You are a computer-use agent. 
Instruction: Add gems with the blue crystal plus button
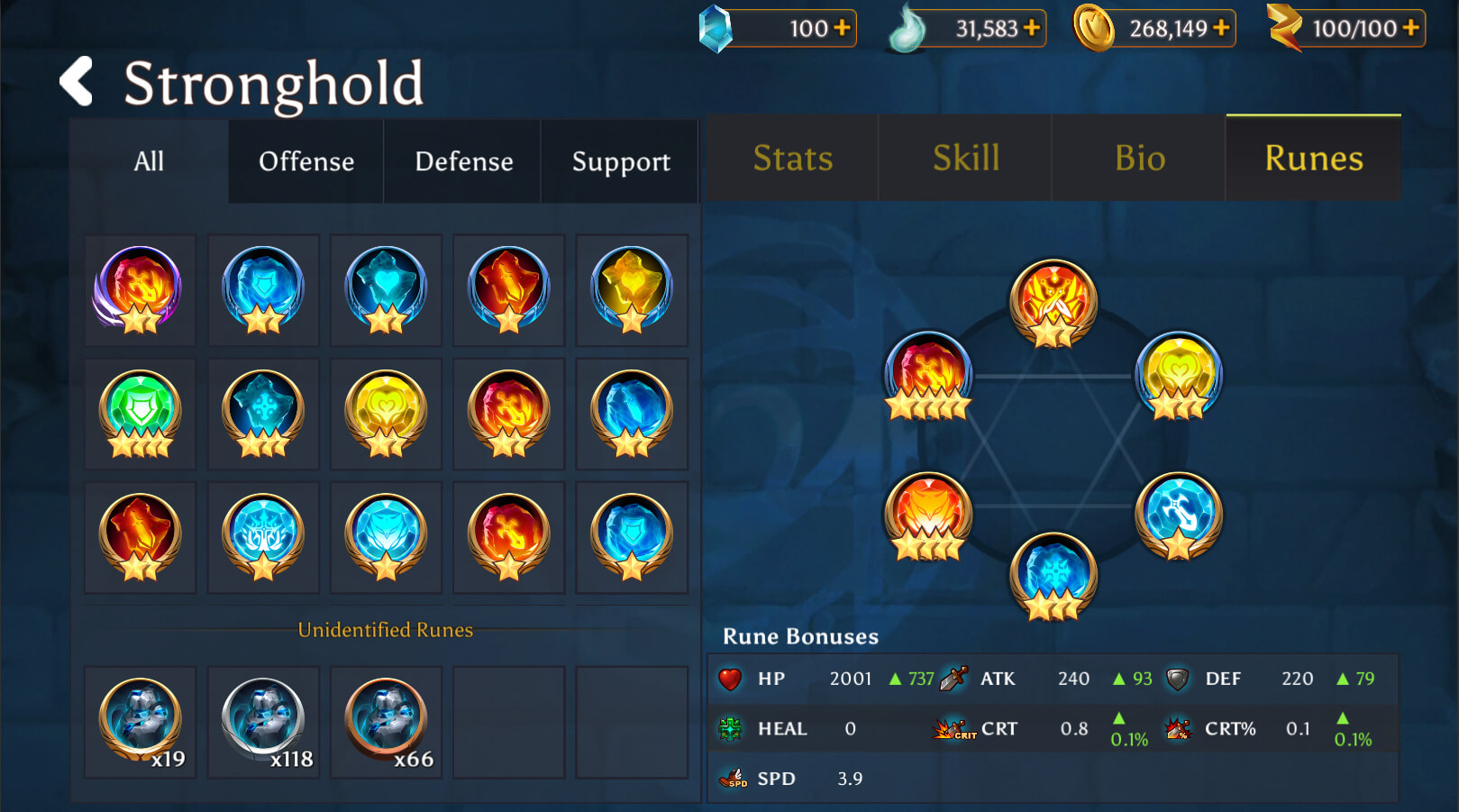842,28
